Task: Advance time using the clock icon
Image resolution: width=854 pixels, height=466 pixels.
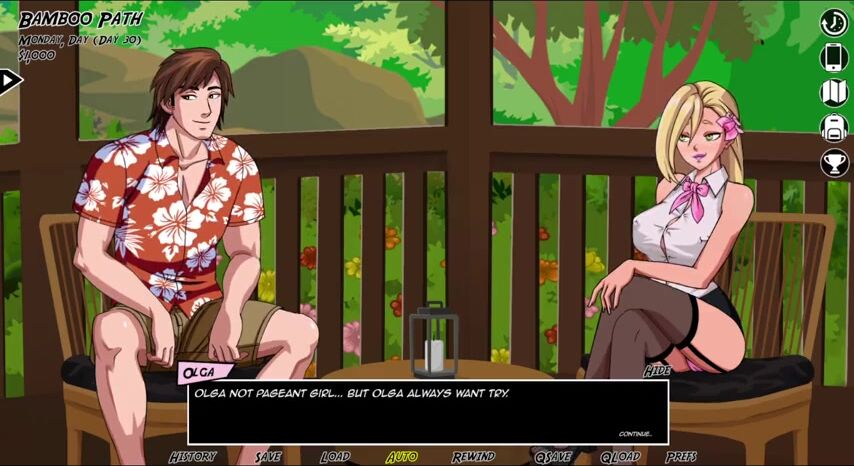Action: 834,22
